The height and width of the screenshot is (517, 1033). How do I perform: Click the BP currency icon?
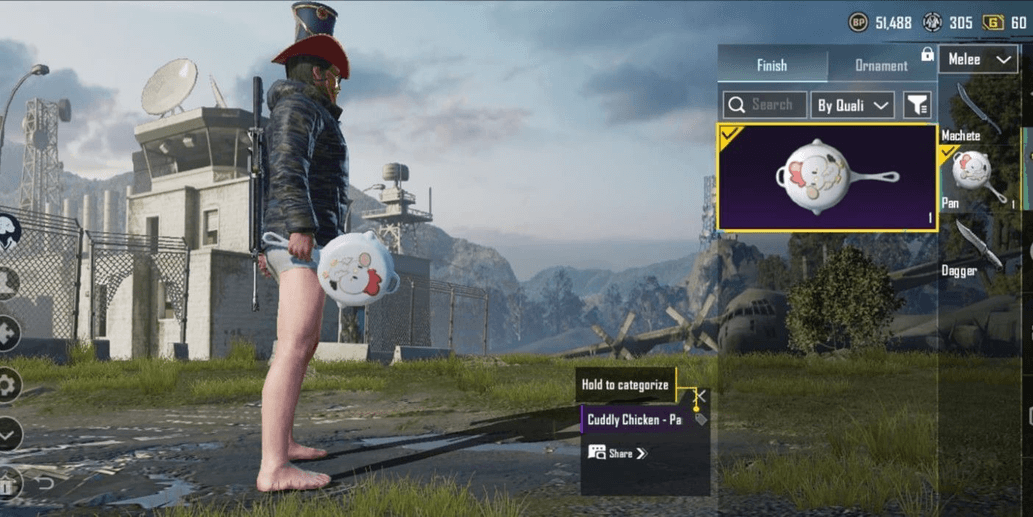(x=858, y=22)
